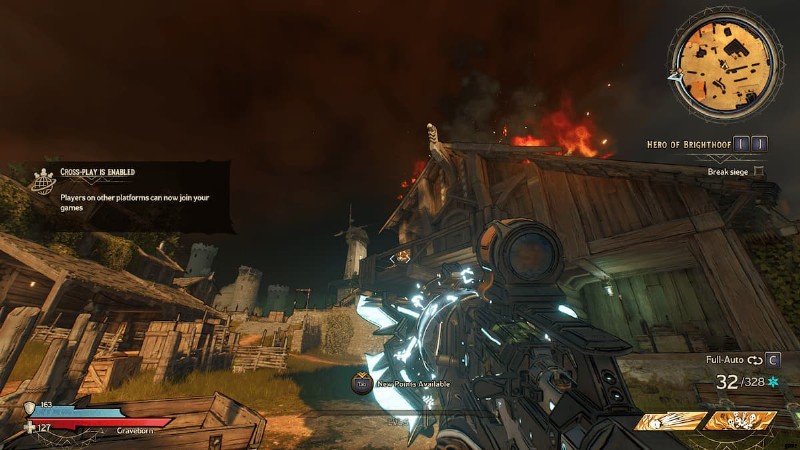800x450 pixels.
Task: Tick the Break siege objective checkbox
Action: pos(759,171)
